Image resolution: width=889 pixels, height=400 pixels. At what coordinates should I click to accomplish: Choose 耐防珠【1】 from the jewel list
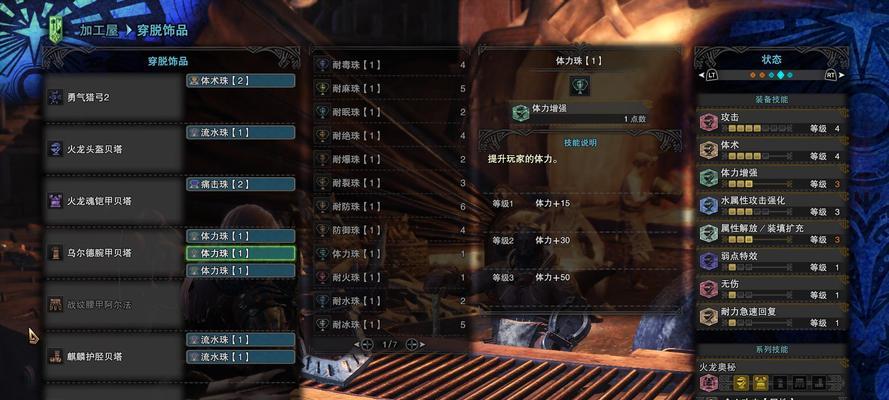pyautogui.click(x=390, y=206)
